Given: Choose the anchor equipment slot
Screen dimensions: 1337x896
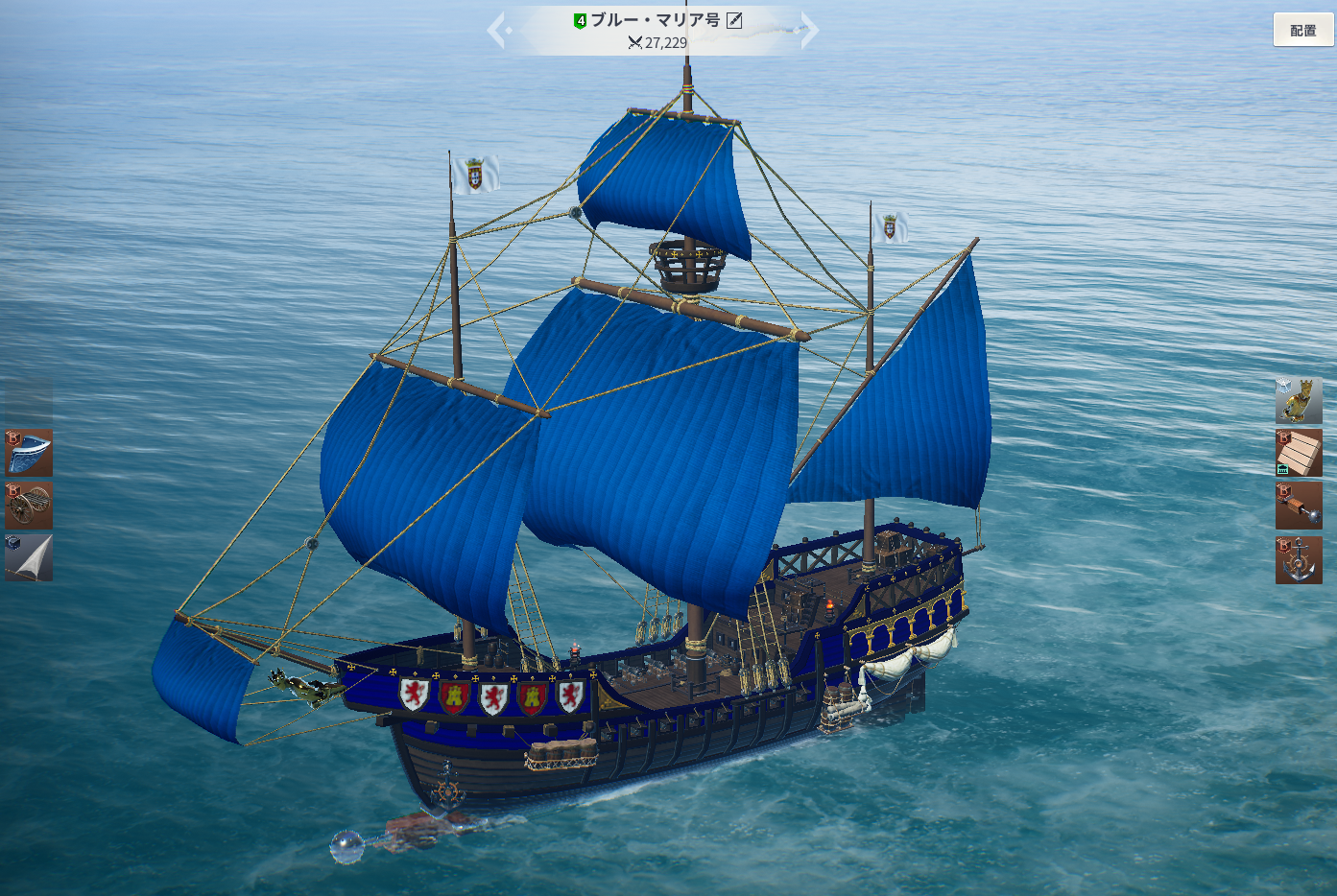Looking at the screenshot, I should pyautogui.click(x=1299, y=560).
